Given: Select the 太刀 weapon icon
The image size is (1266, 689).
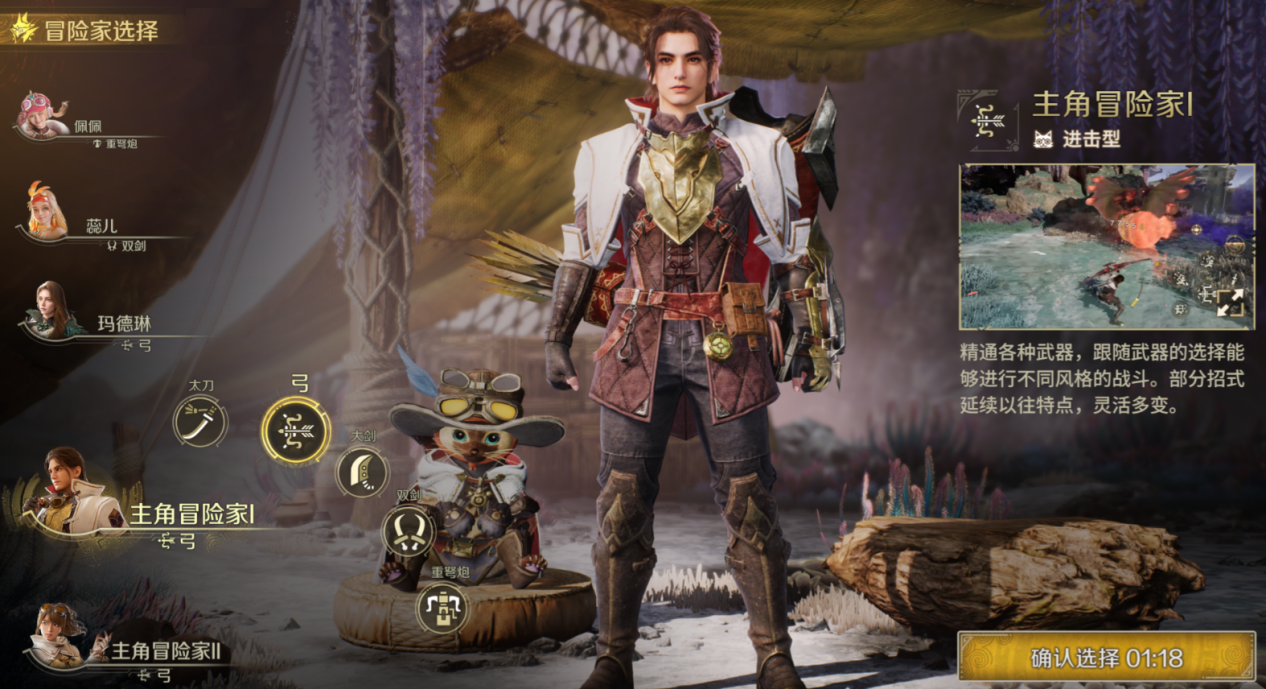Looking at the screenshot, I should tap(201, 421).
